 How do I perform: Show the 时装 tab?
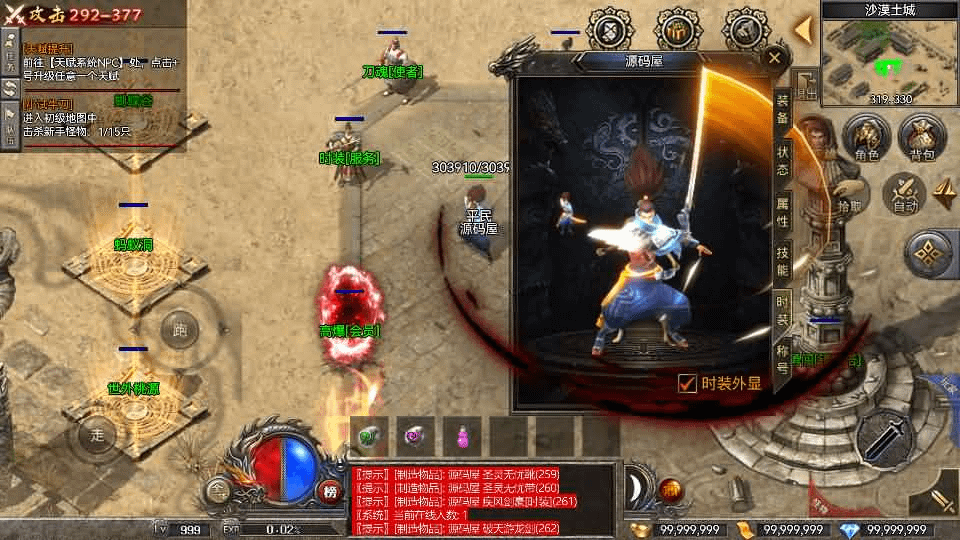coord(782,310)
